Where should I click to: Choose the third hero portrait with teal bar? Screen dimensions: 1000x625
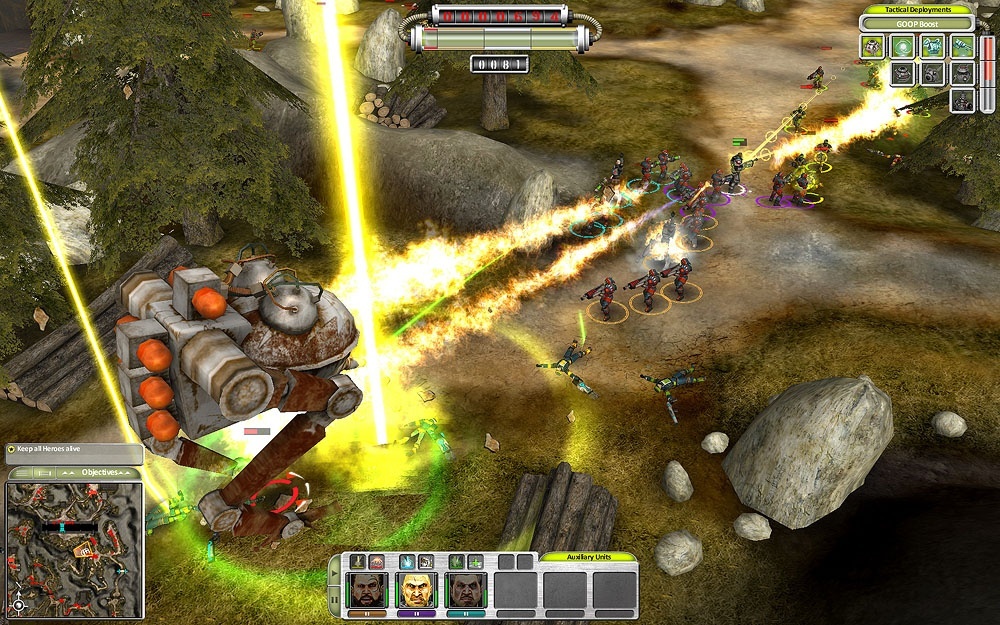coord(463,590)
